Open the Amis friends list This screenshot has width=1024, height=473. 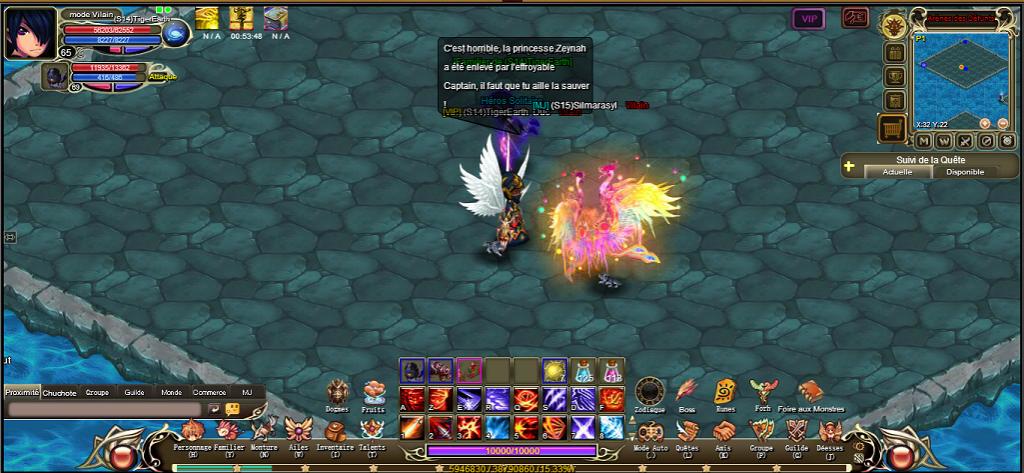tap(724, 430)
